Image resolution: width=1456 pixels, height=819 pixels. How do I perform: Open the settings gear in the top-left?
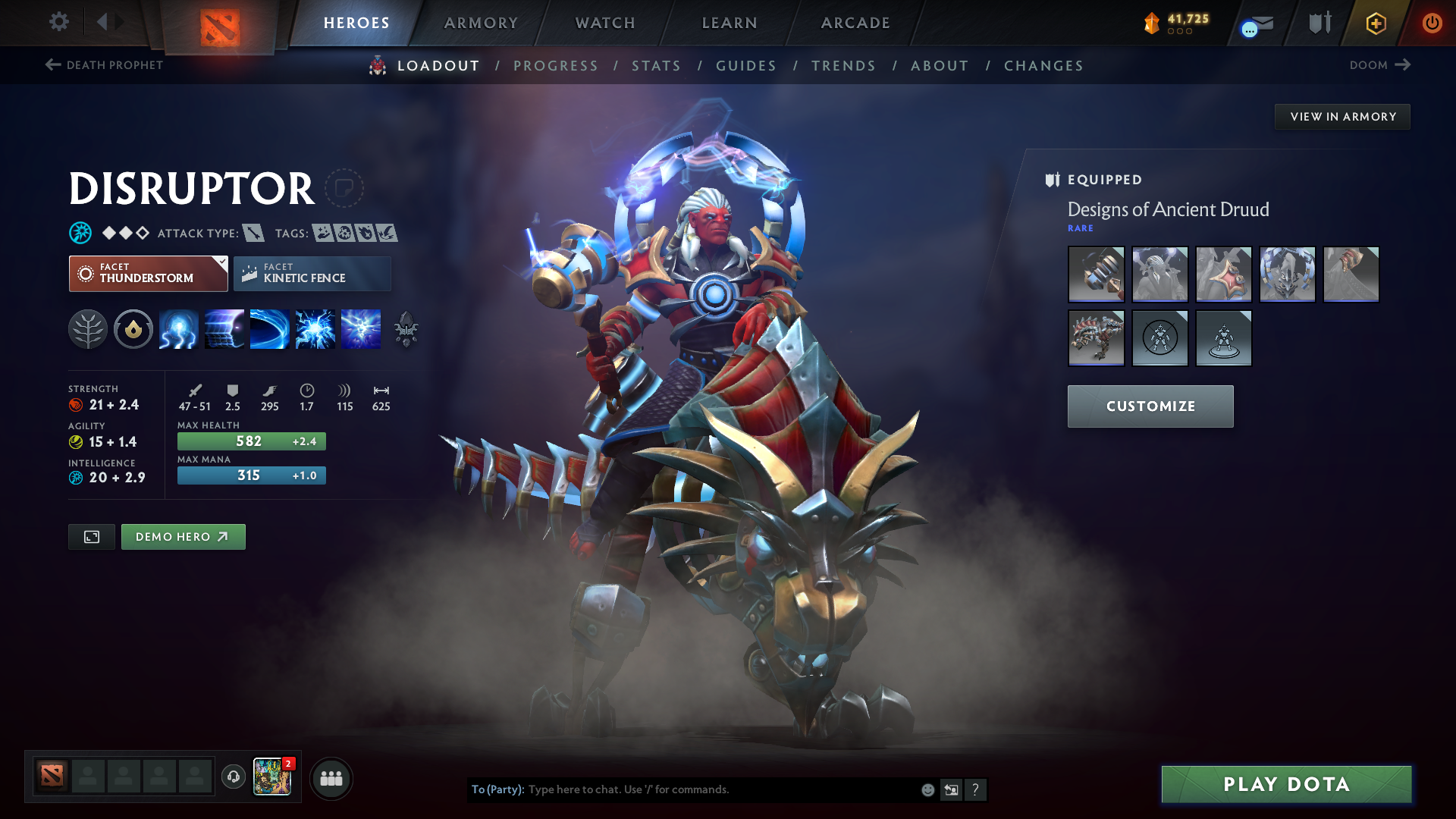point(58,22)
